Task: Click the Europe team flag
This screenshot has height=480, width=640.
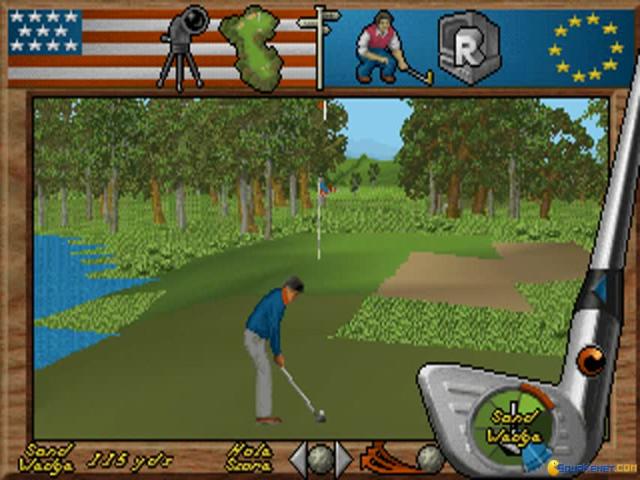Action: (x=585, y=47)
